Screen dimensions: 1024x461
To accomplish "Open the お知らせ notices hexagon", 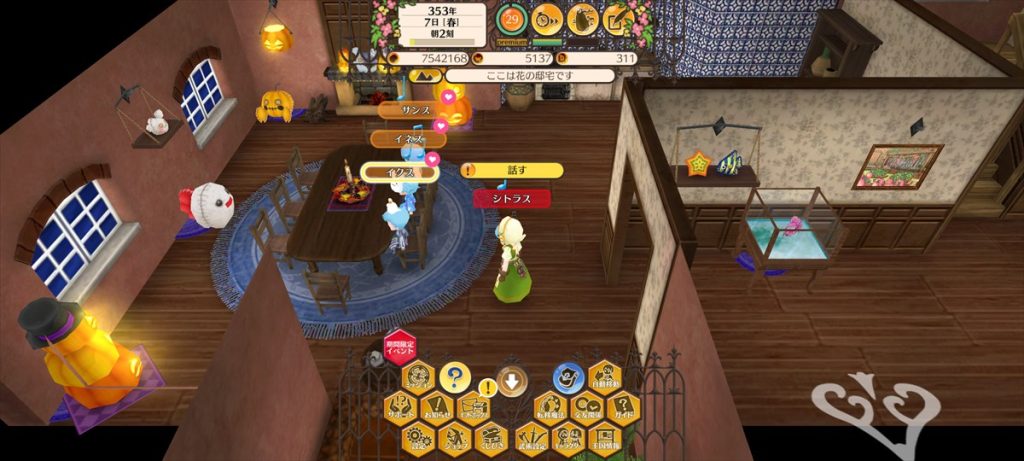I will click(x=436, y=408).
